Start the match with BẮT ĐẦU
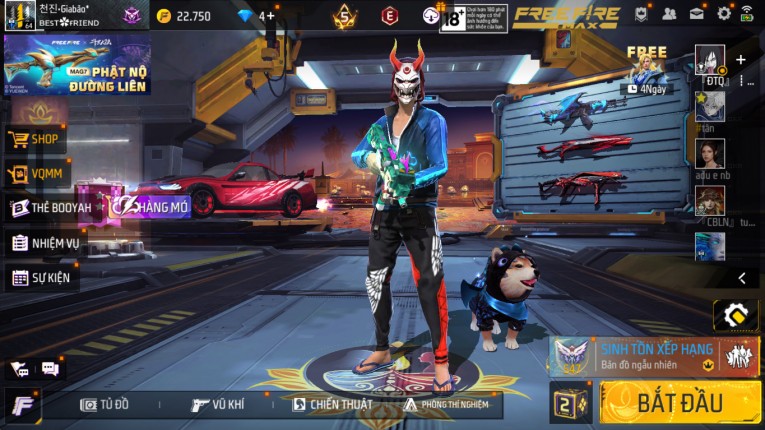765x430 pixels. (x=680, y=402)
